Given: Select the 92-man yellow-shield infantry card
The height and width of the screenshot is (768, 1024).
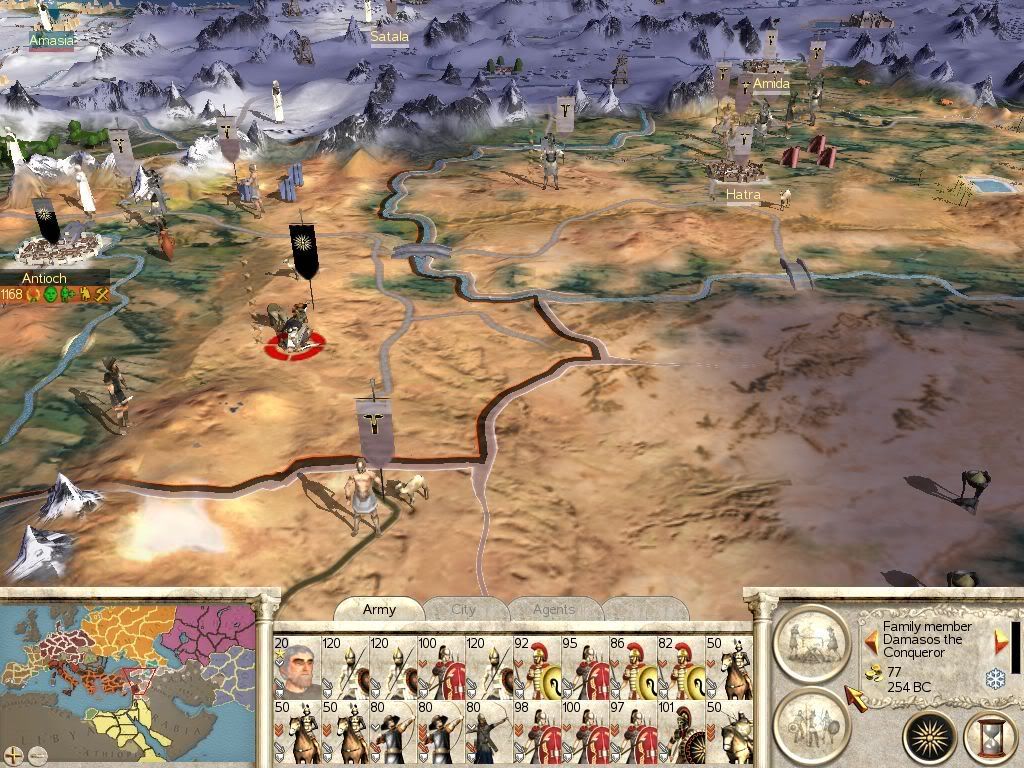Looking at the screenshot, I should [536, 667].
